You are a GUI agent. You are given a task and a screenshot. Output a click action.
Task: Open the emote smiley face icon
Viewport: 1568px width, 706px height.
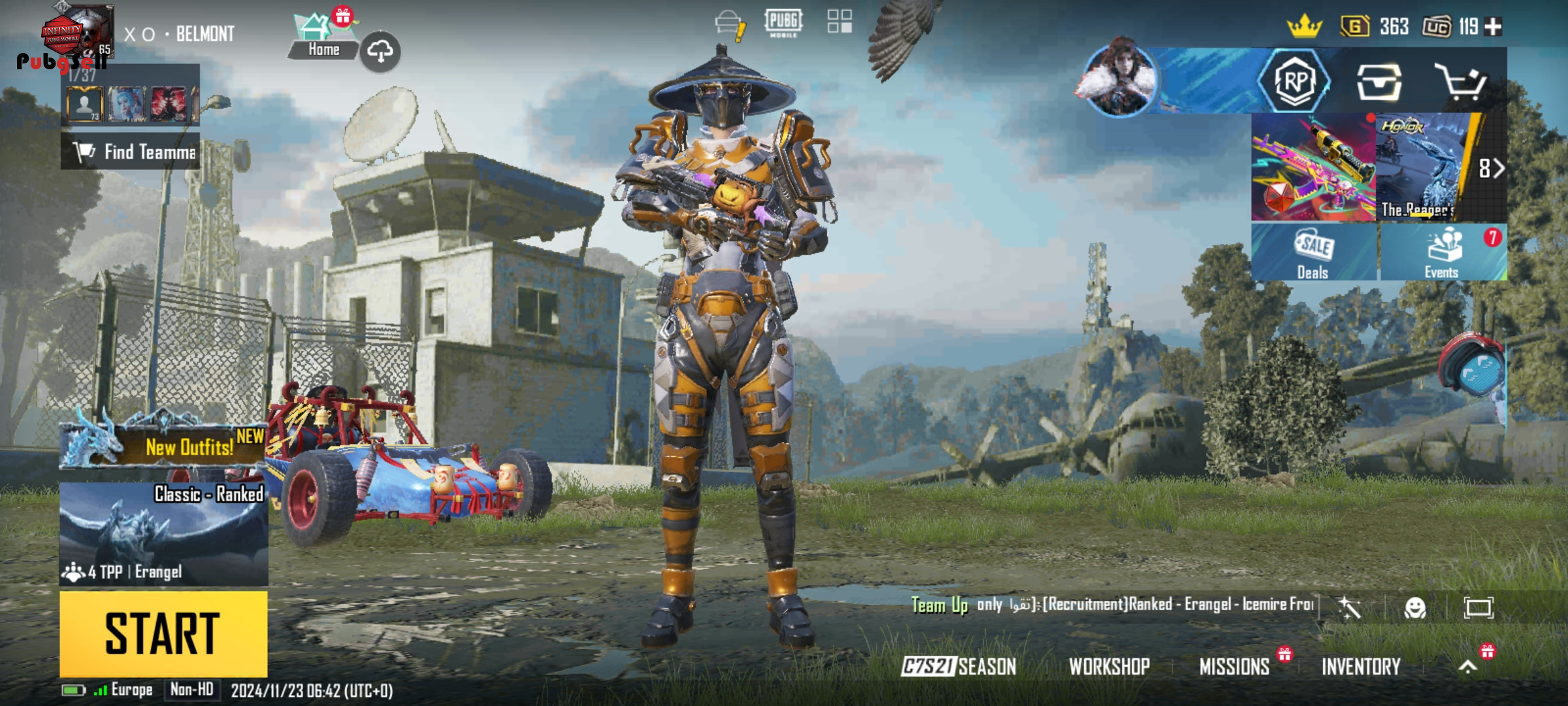[1414, 608]
